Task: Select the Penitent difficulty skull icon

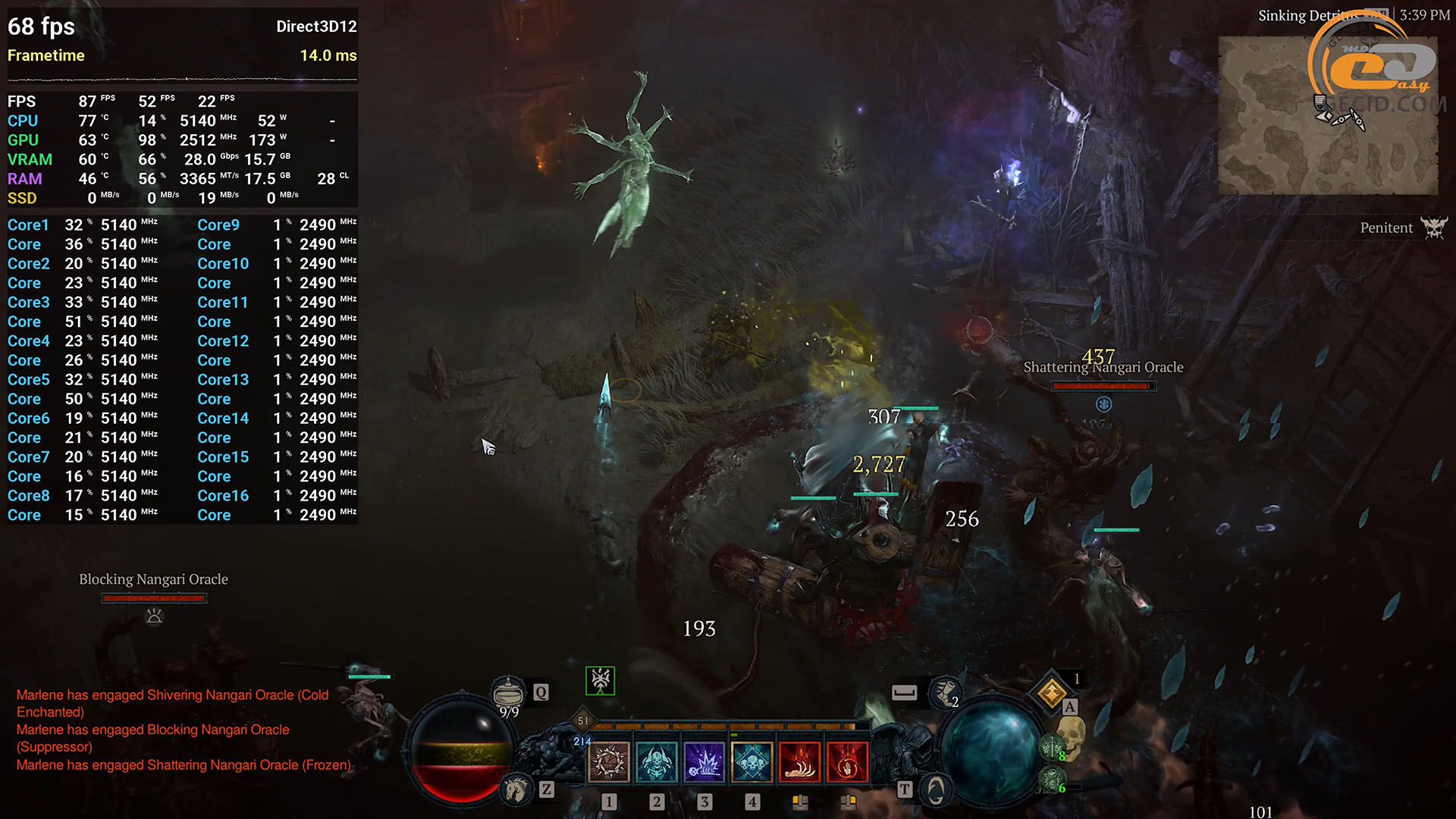Action: click(x=1433, y=227)
